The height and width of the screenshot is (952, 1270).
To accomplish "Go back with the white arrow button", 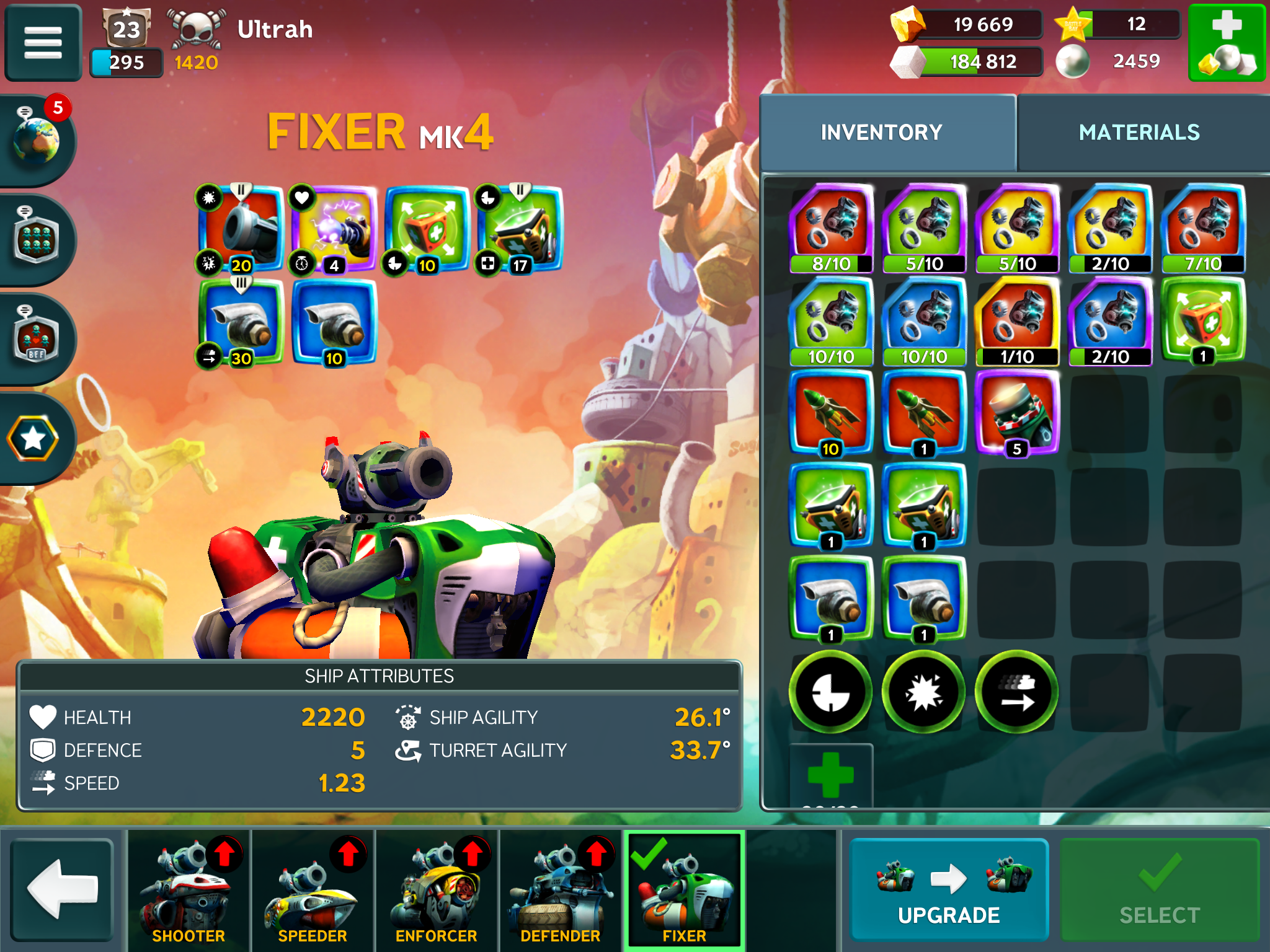I will [62, 889].
